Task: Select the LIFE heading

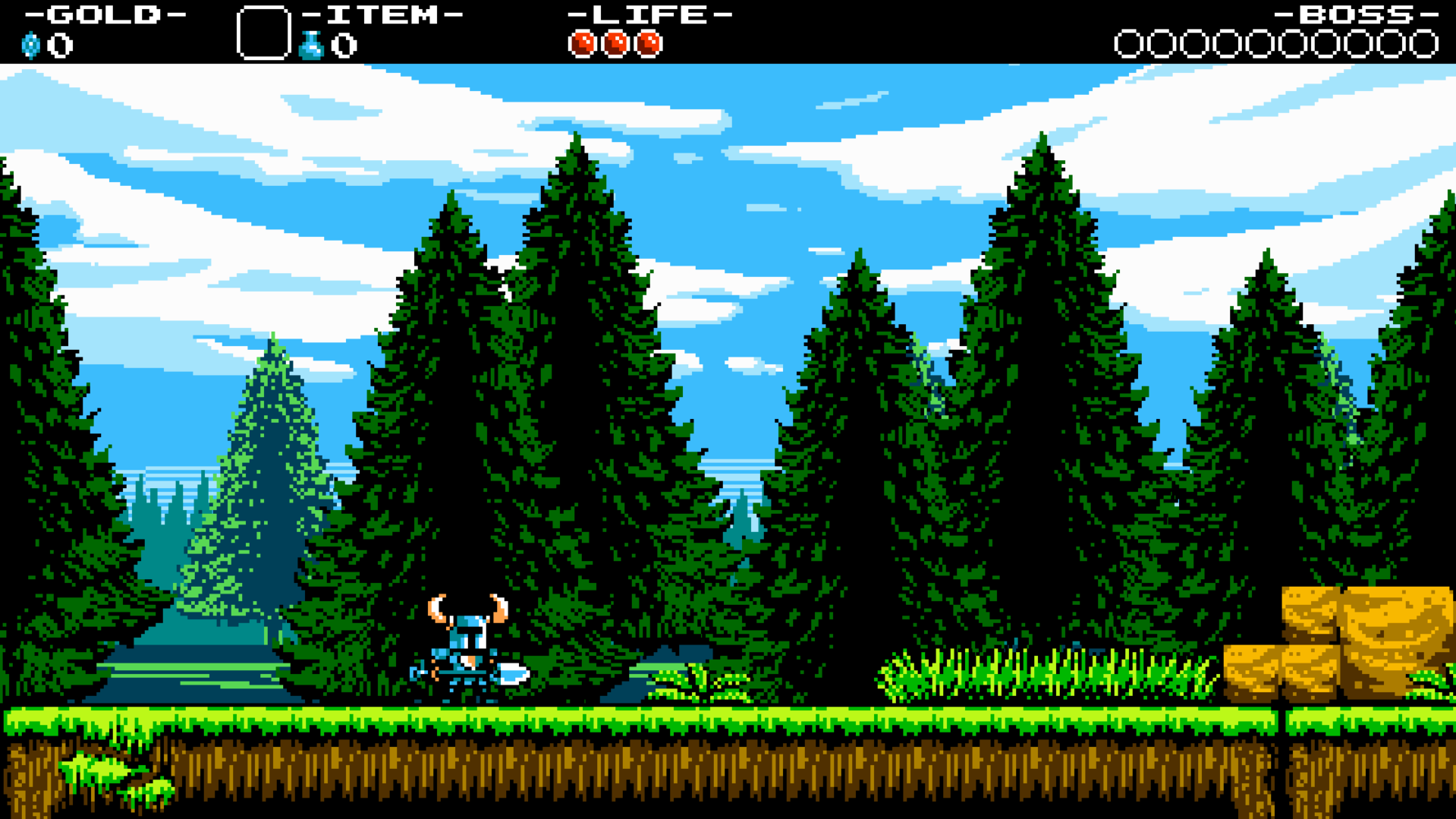Action: 649,14
